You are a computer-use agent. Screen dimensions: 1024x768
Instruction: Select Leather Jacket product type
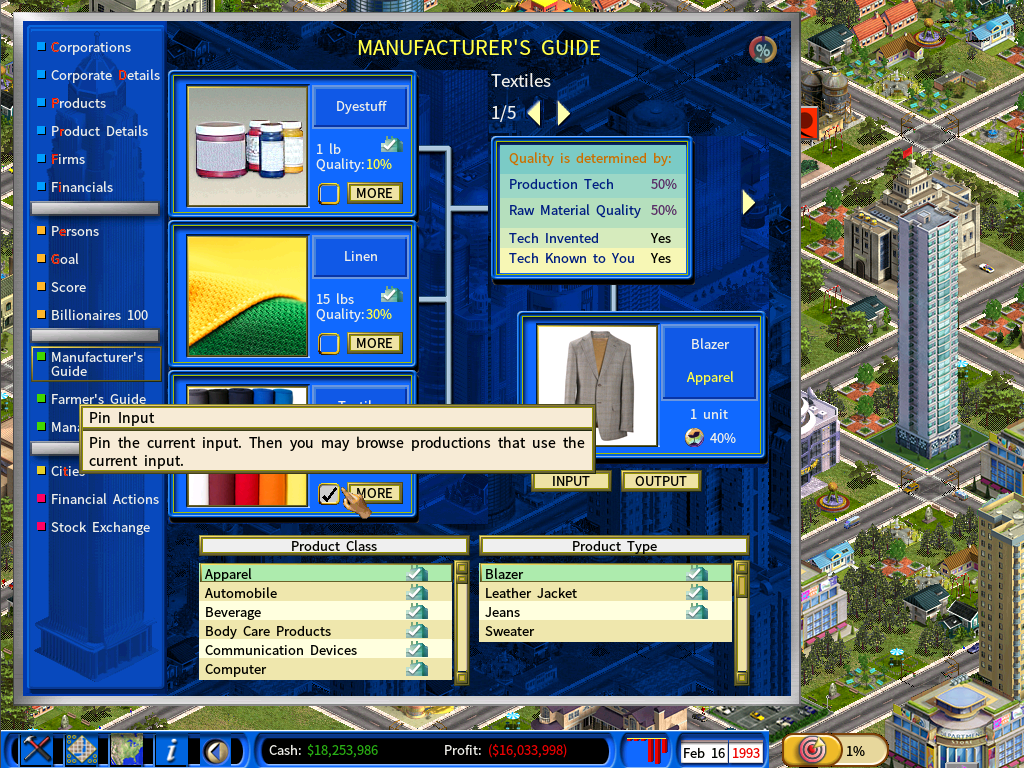coord(531,593)
